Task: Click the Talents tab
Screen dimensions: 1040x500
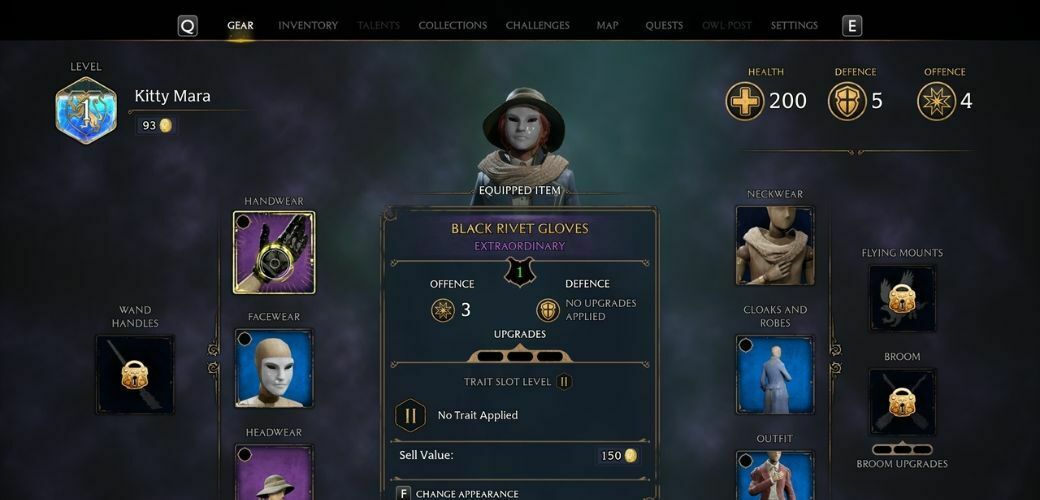Action: click(x=378, y=25)
